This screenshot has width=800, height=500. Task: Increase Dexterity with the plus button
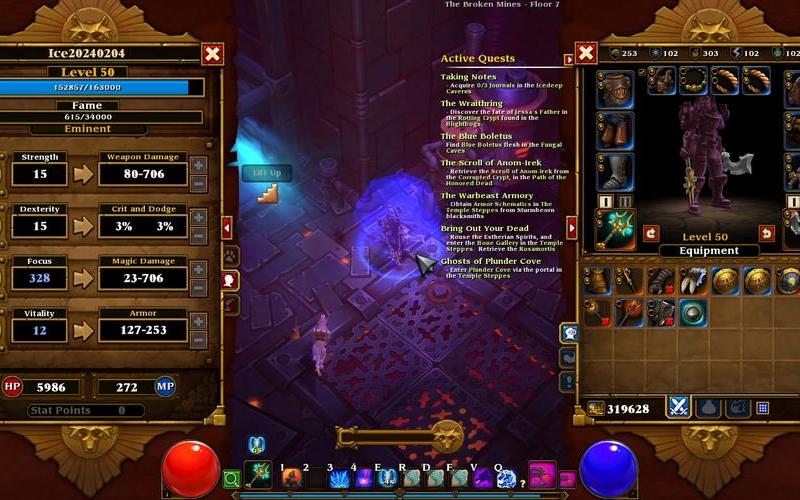(198, 217)
